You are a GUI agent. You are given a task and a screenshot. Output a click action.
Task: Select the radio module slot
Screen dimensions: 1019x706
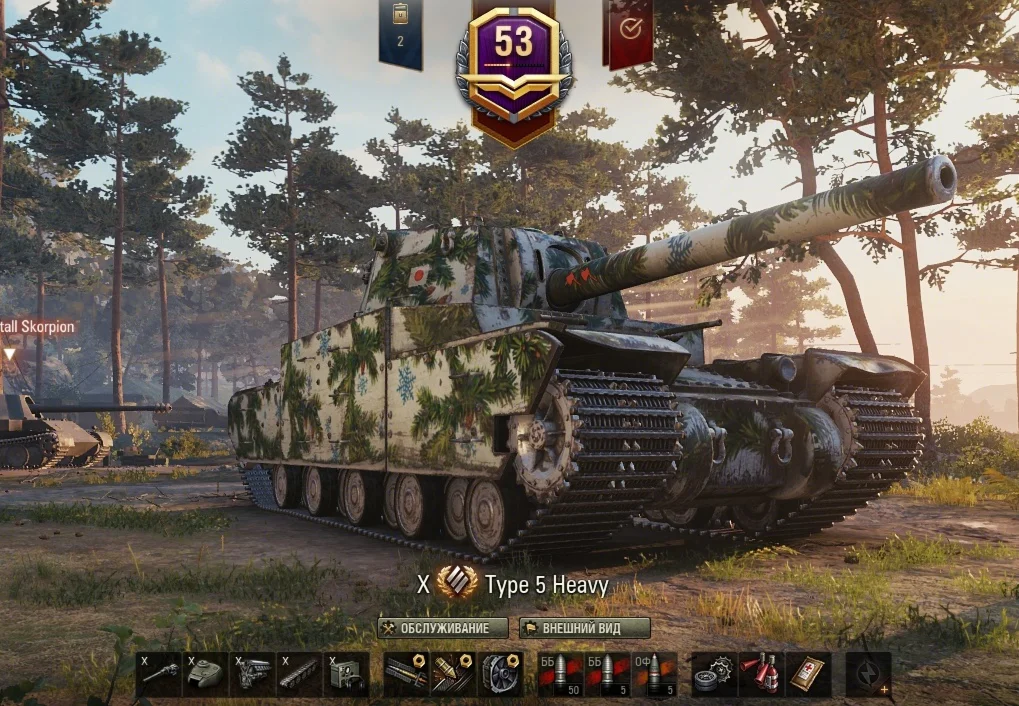[x=347, y=674]
